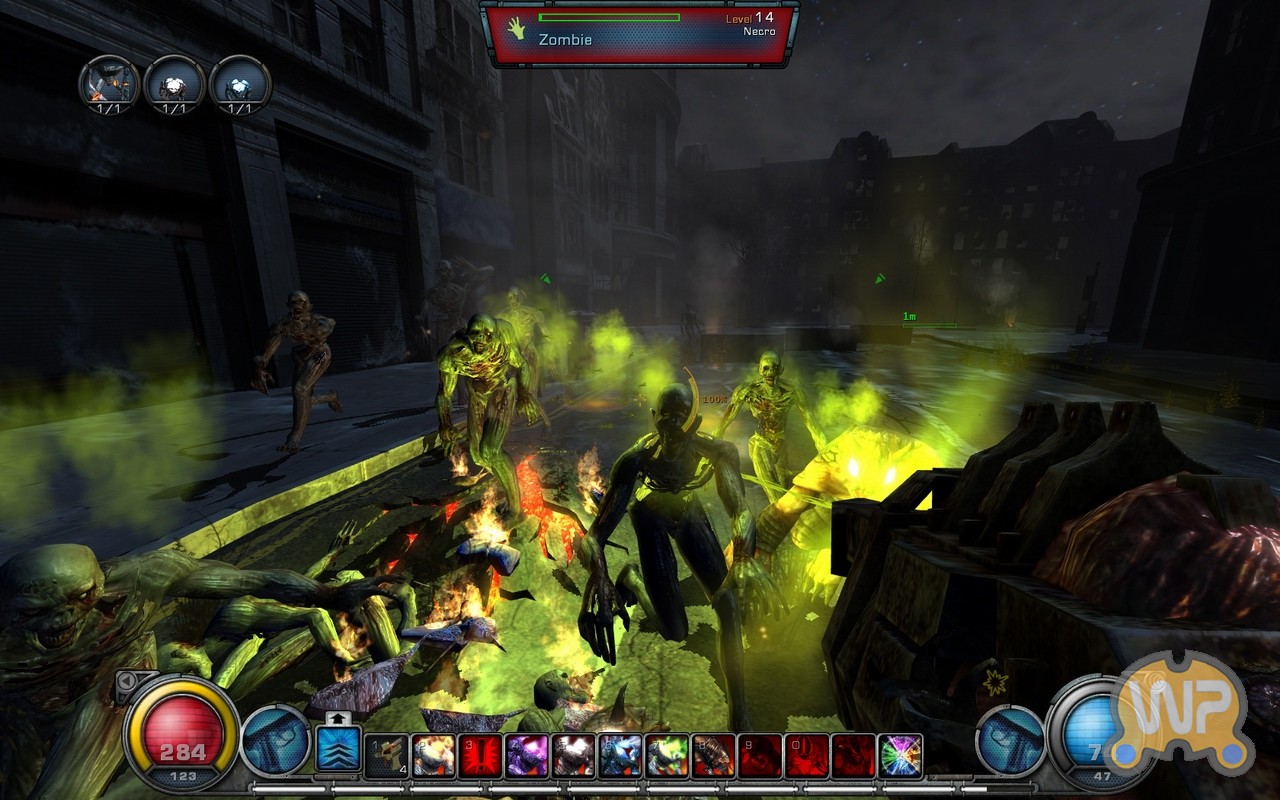Choose the dimmed red skill in slot 9
This screenshot has height=800, width=1280.
(760, 755)
